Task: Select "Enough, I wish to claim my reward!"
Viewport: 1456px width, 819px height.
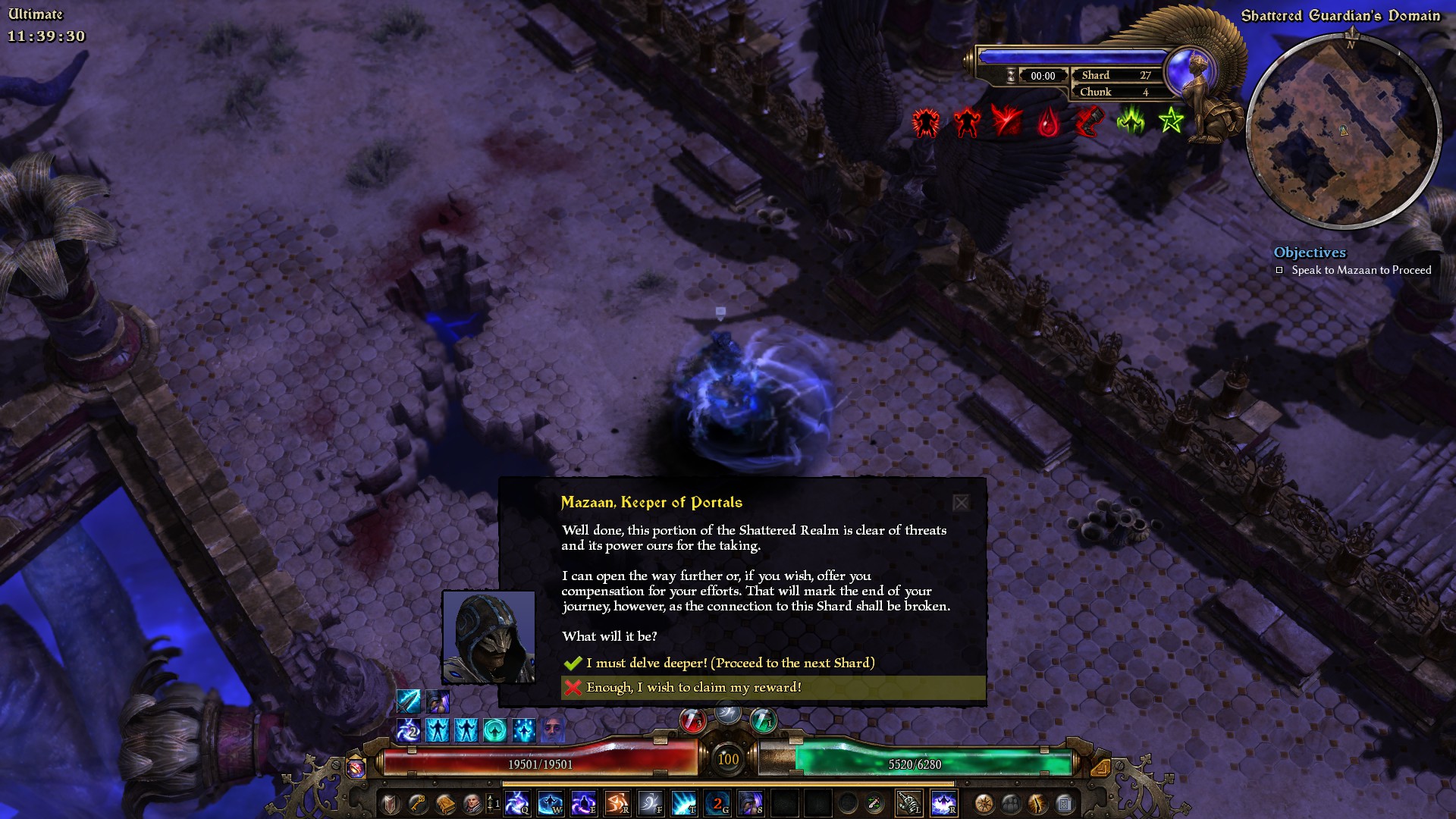Action: coord(693,687)
